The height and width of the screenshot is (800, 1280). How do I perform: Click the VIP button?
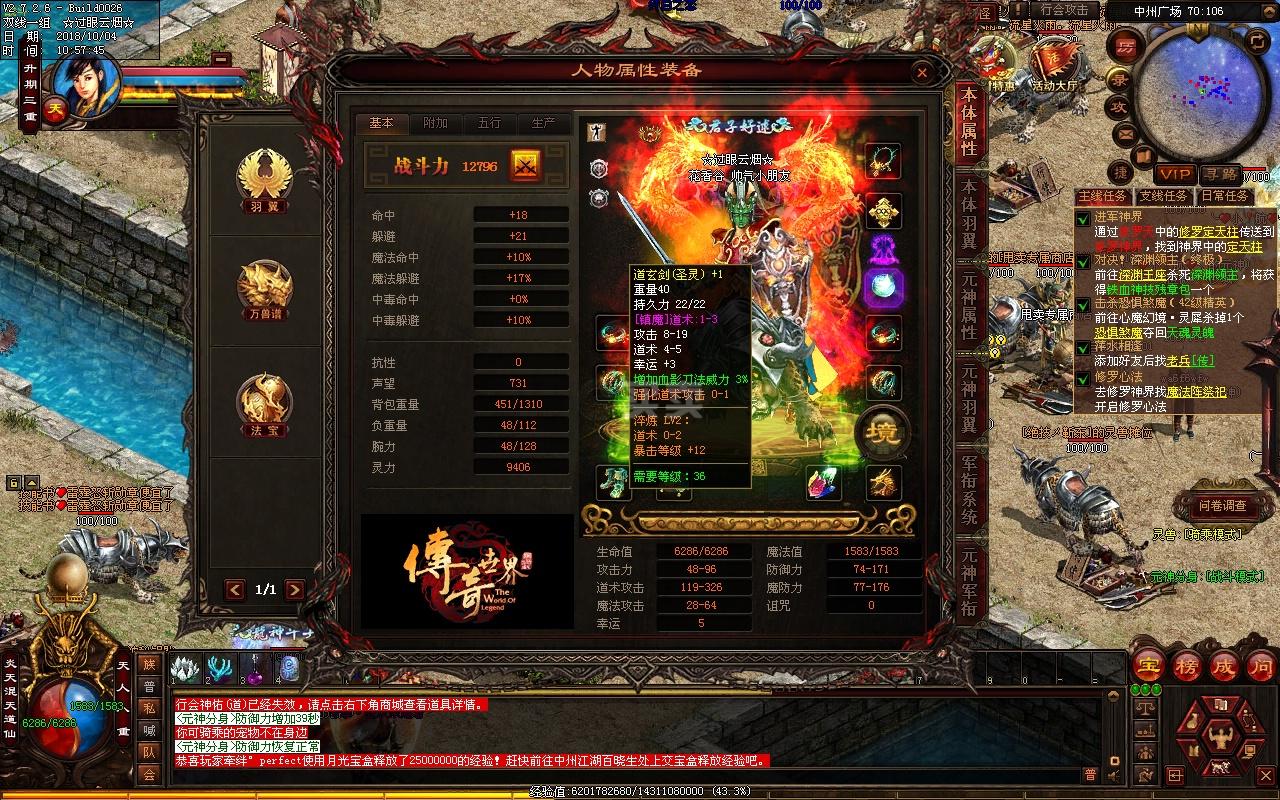tap(1176, 172)
